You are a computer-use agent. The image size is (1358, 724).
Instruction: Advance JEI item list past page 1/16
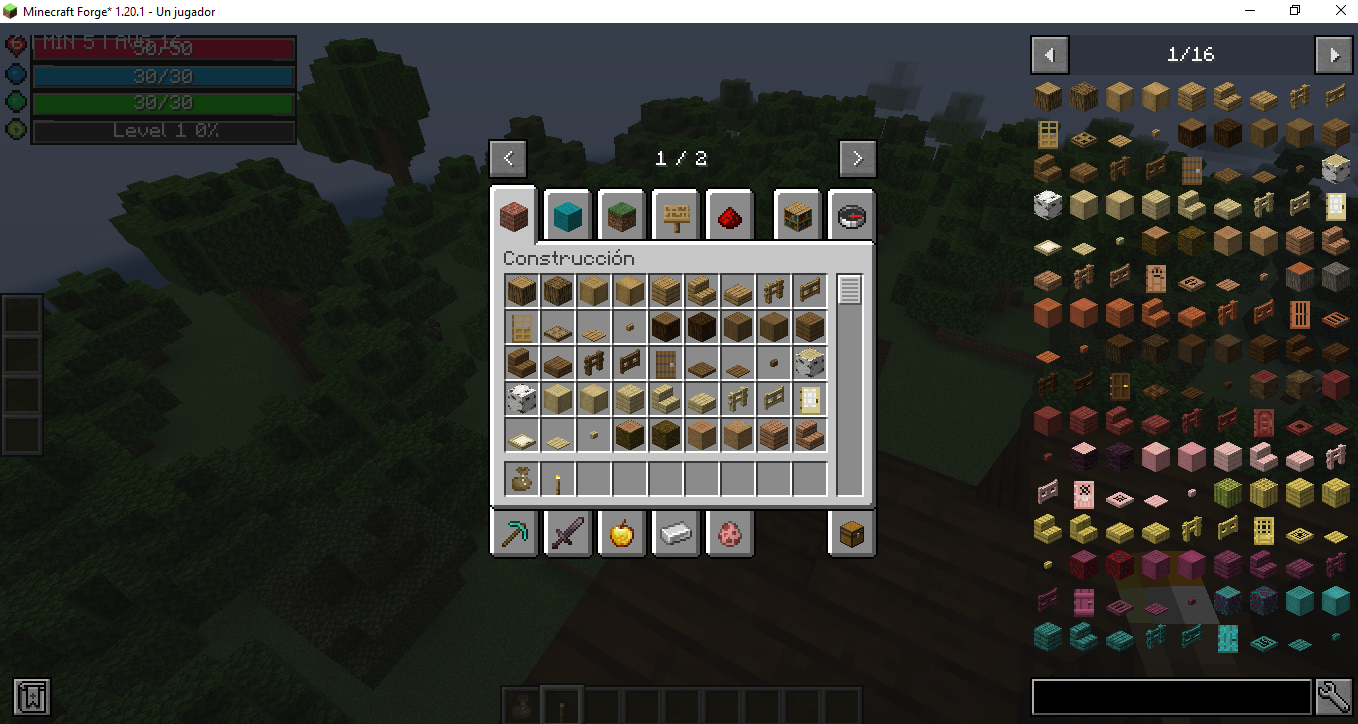click(x=1335, y=55)
